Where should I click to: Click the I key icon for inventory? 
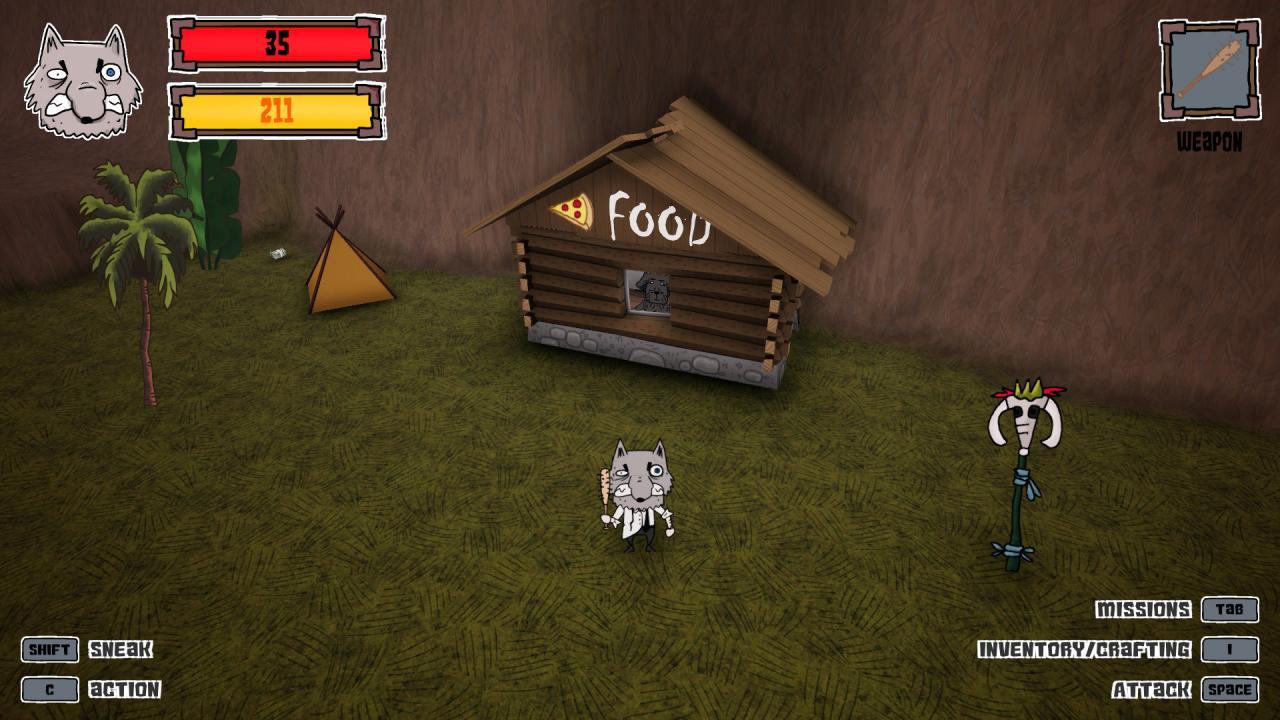click(1231, 648)
